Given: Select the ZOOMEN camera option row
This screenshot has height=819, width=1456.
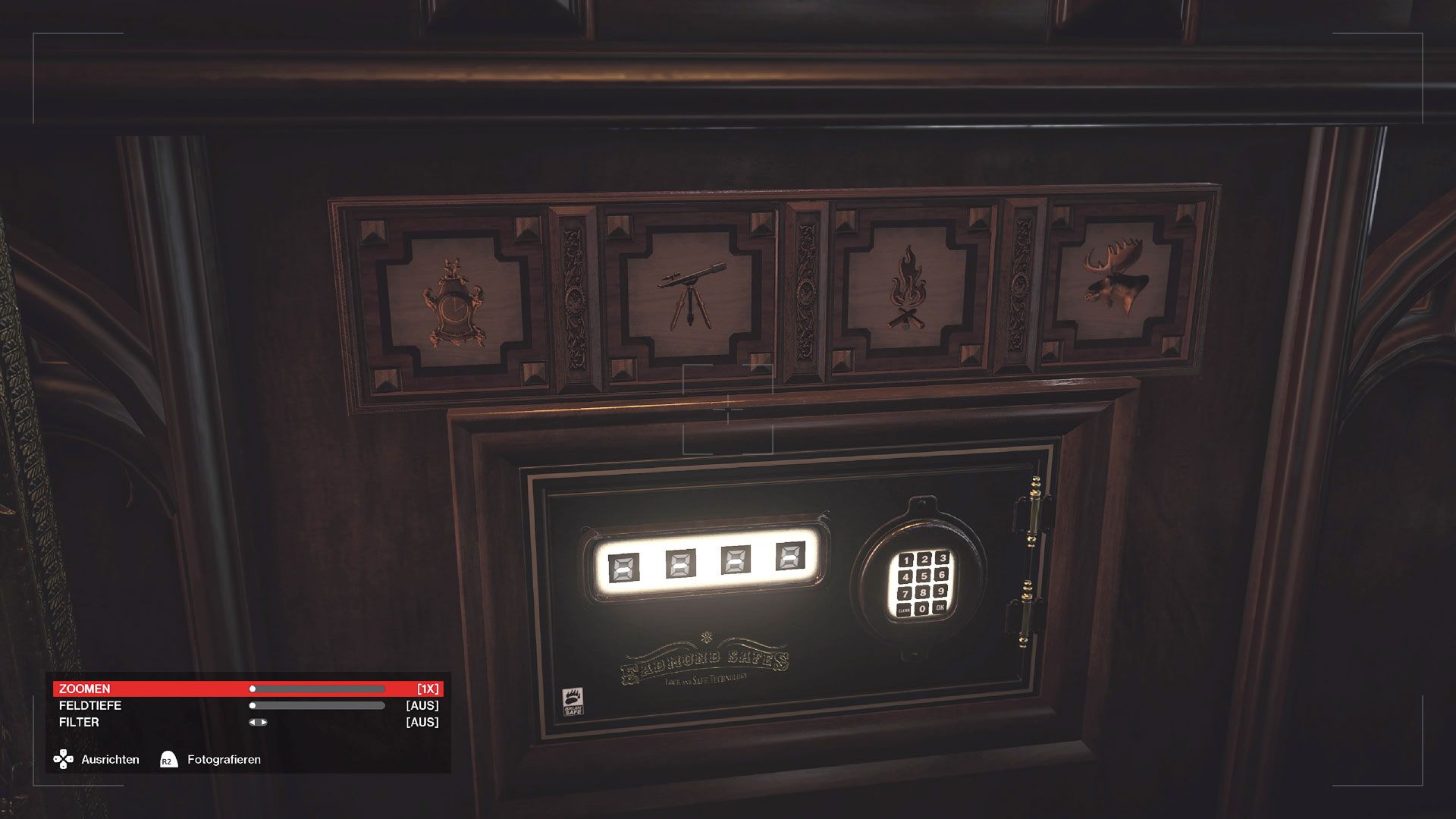Looking at the screenshot, I should [152, 689].
